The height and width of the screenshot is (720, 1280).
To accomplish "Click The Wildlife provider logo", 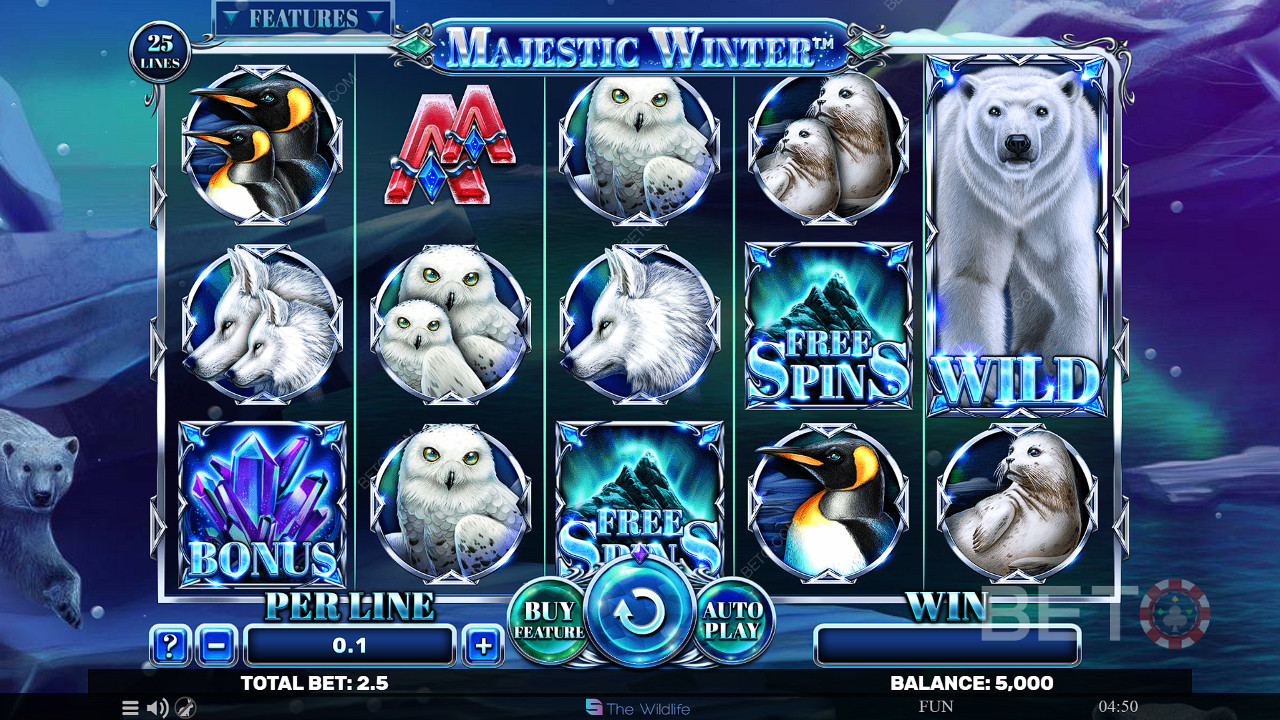I will [x=638, y=708].
